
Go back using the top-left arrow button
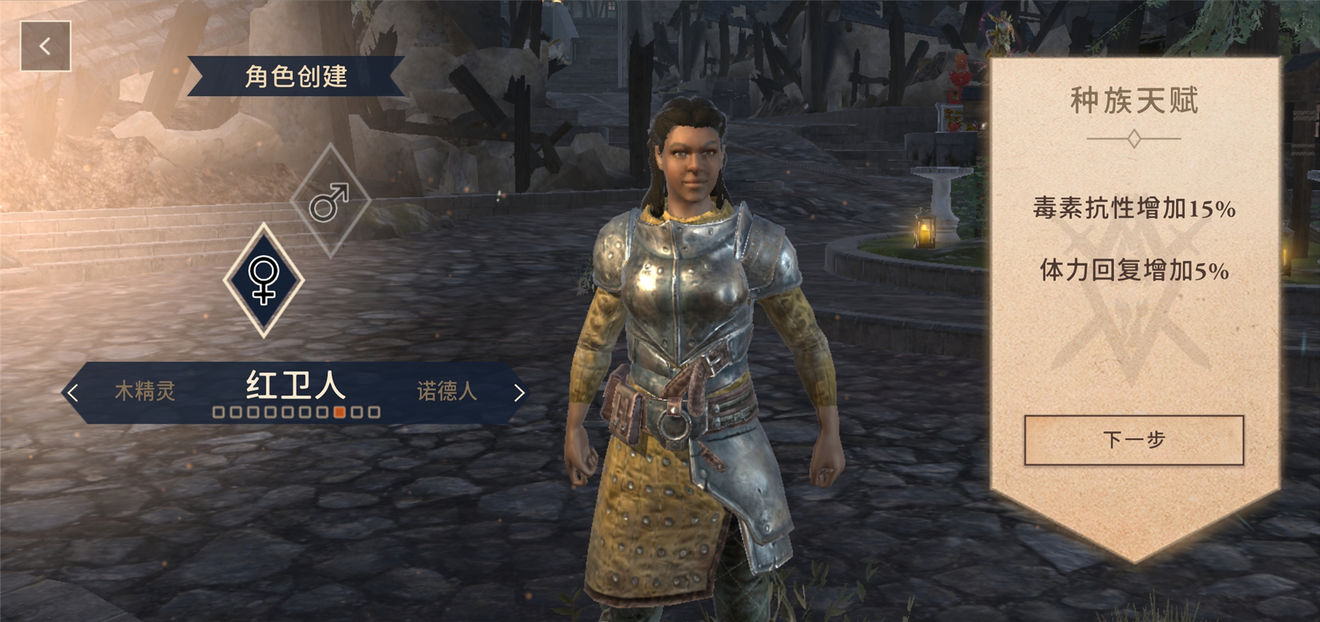45,46
